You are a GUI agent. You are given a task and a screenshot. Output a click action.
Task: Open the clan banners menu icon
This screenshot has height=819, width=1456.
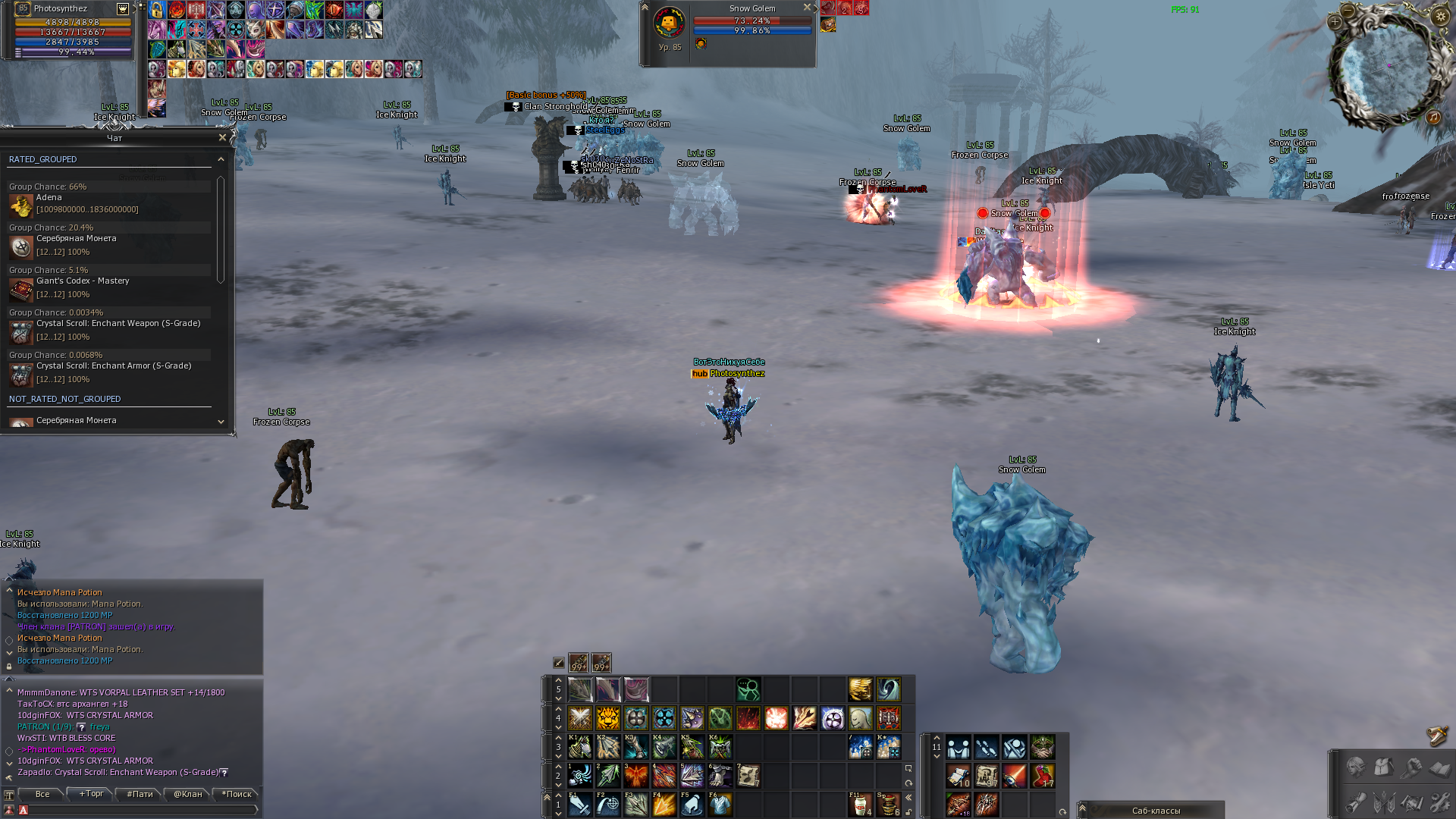[x=1384, y=802]
